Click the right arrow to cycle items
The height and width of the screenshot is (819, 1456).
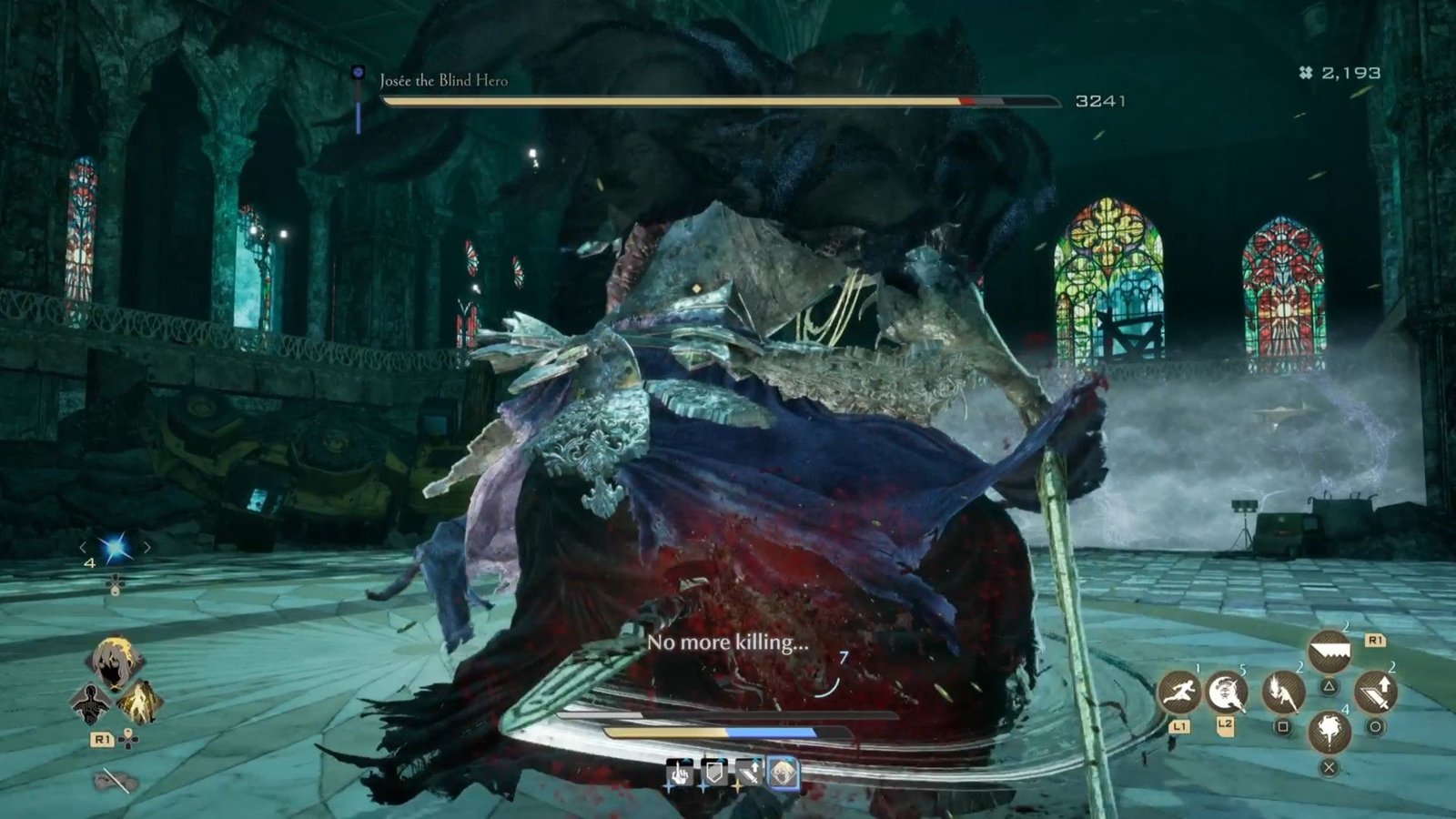(147, 547)
